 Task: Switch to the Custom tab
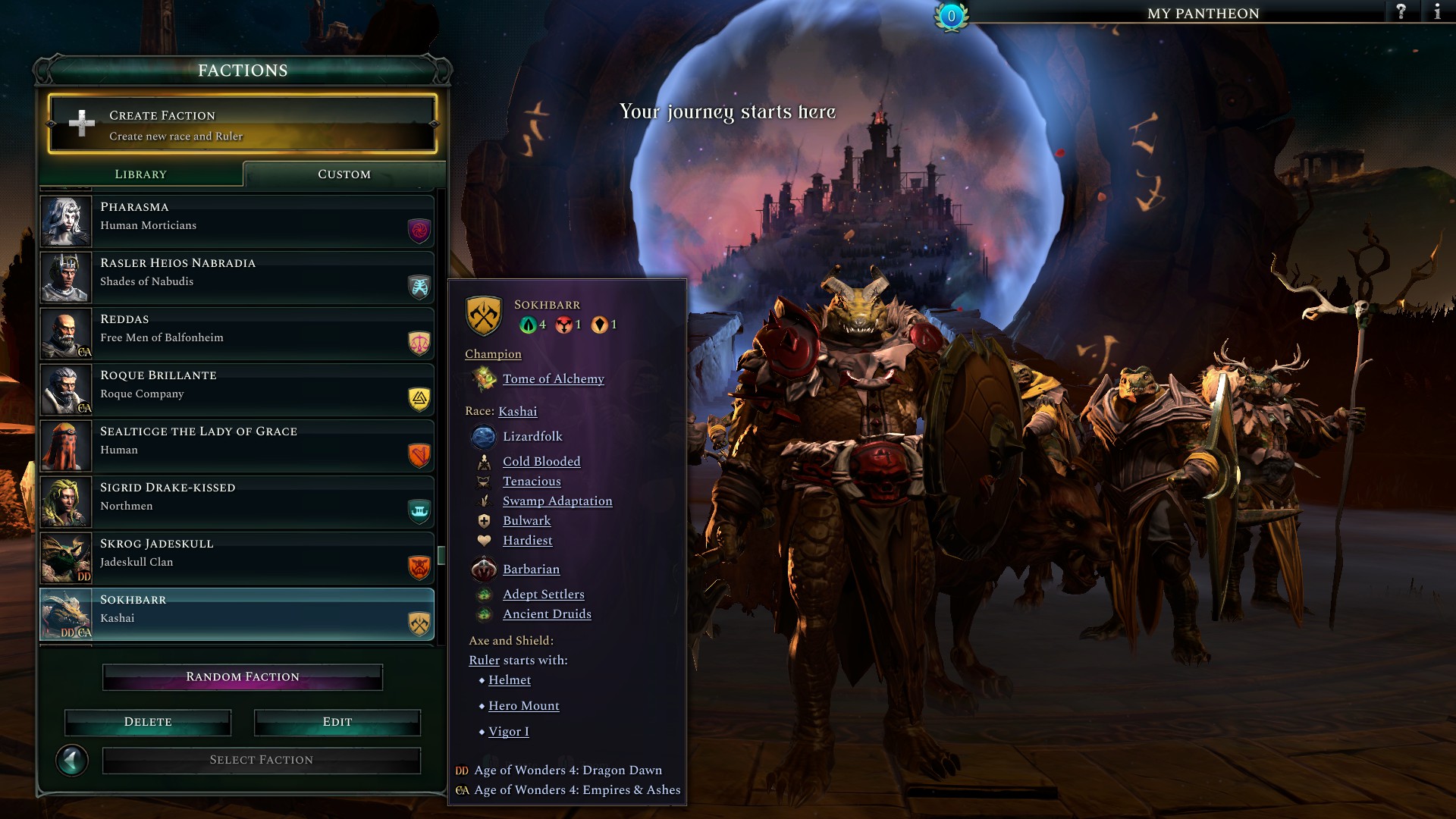[x=344, y=174]
